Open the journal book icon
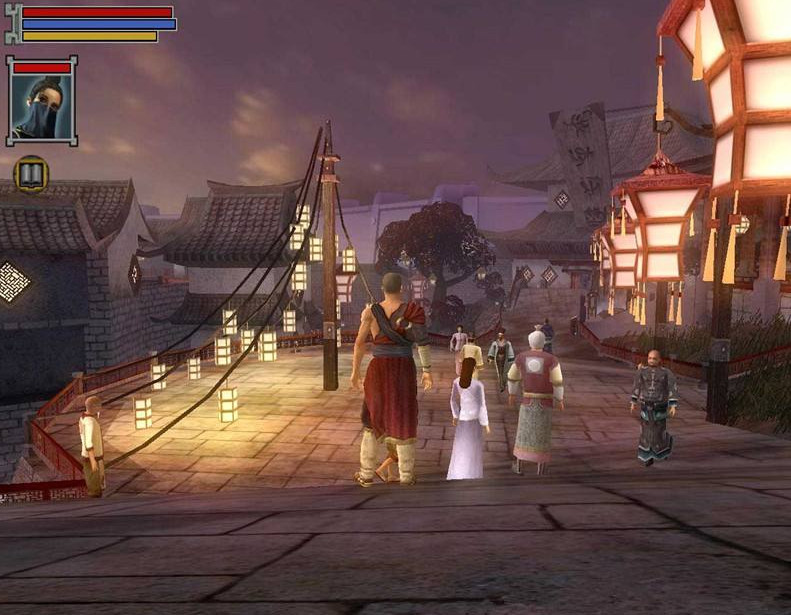This screenshot has width=791, height=615. coord(31,175)
